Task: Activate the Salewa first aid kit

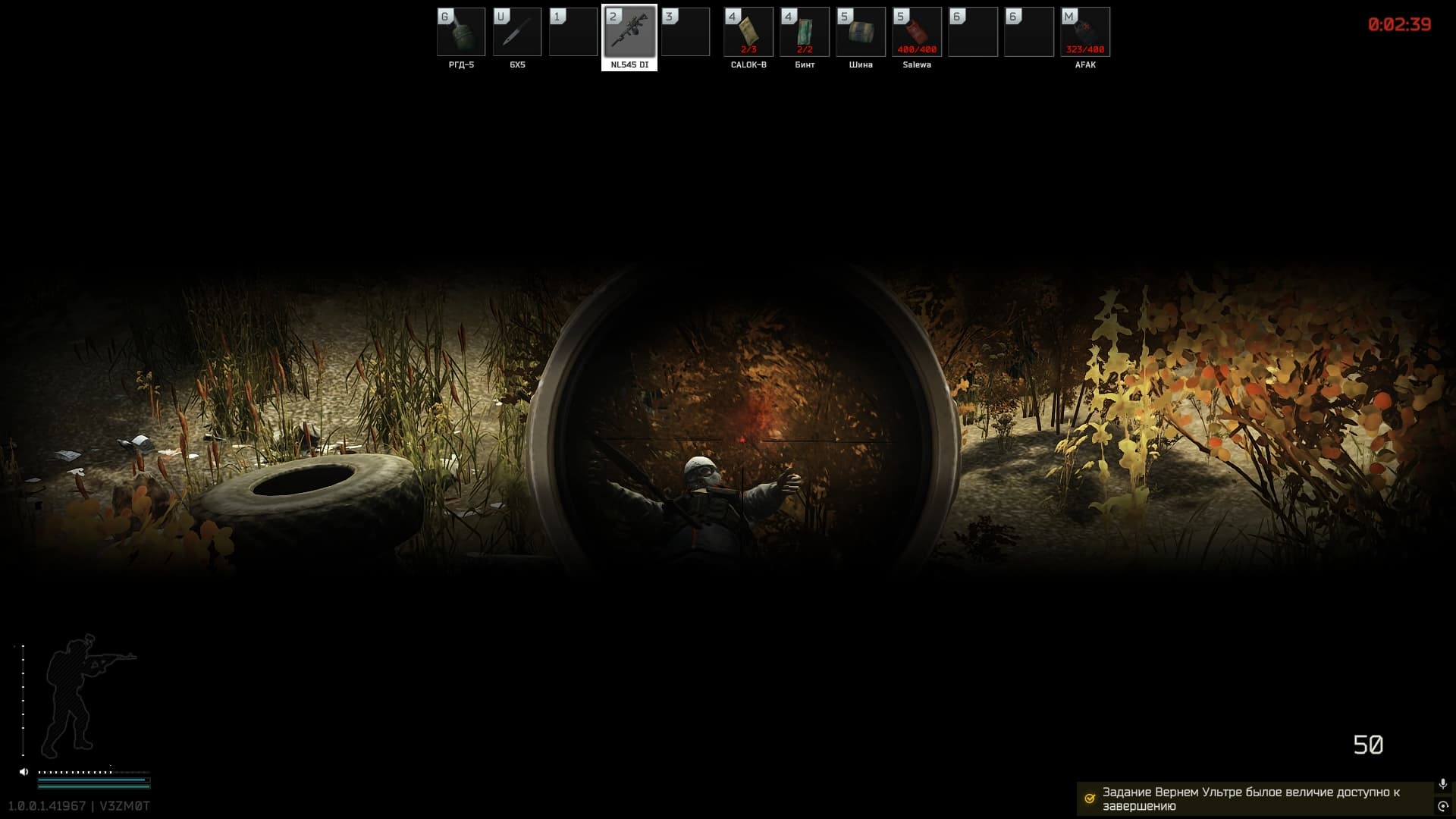Action: (x=917, y=32)
